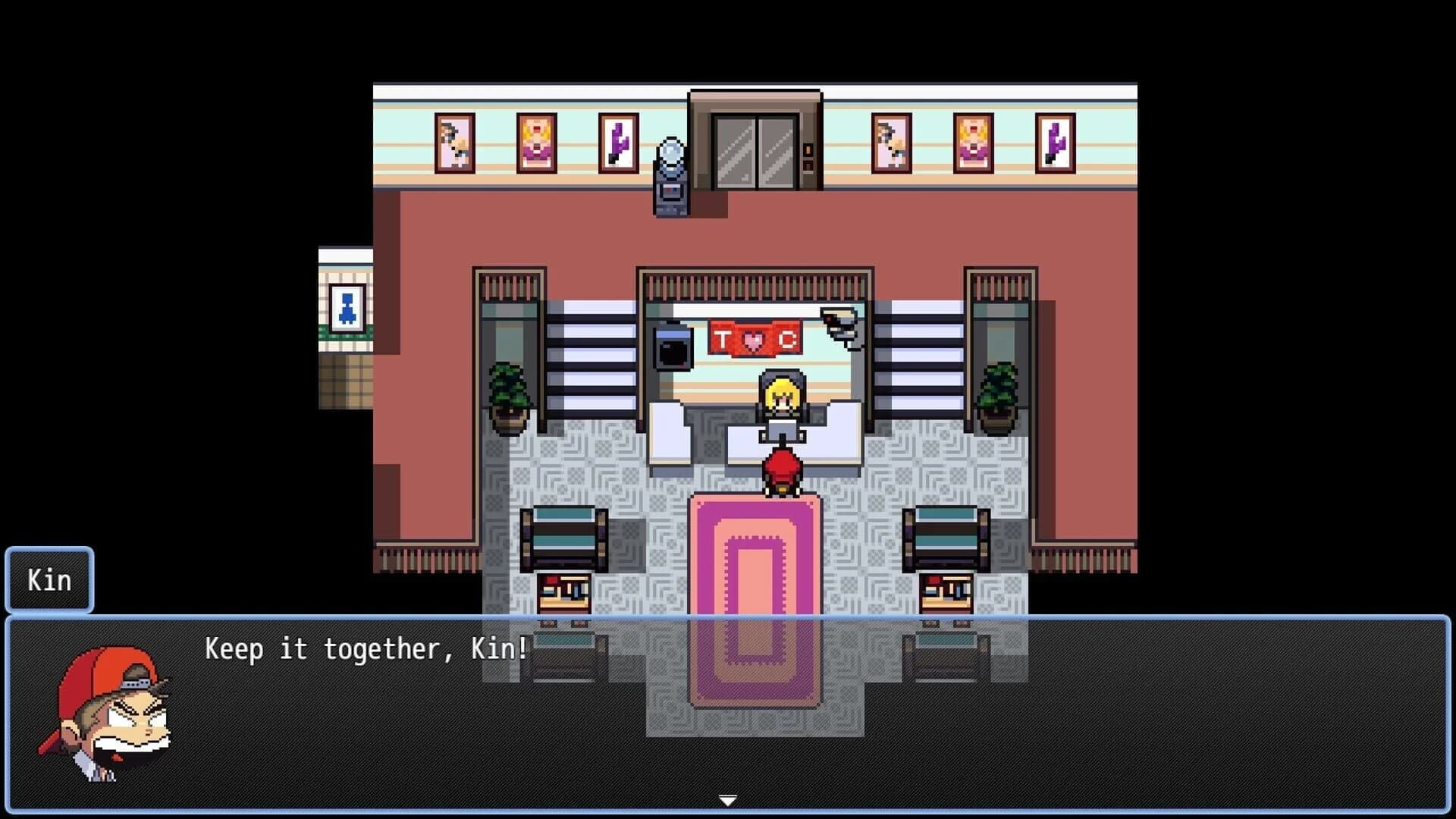This screenshot has width=1456, height=819.
Task: Click the Kin name plate above the dialogue
Action: (49, 580)
